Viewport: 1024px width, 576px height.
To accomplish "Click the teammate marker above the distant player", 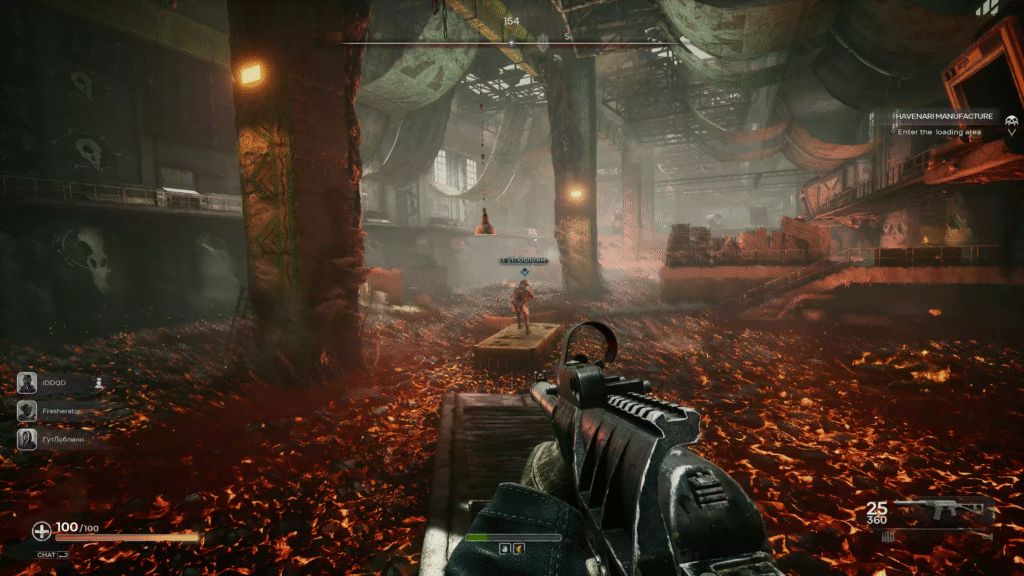I will point(522,270).
